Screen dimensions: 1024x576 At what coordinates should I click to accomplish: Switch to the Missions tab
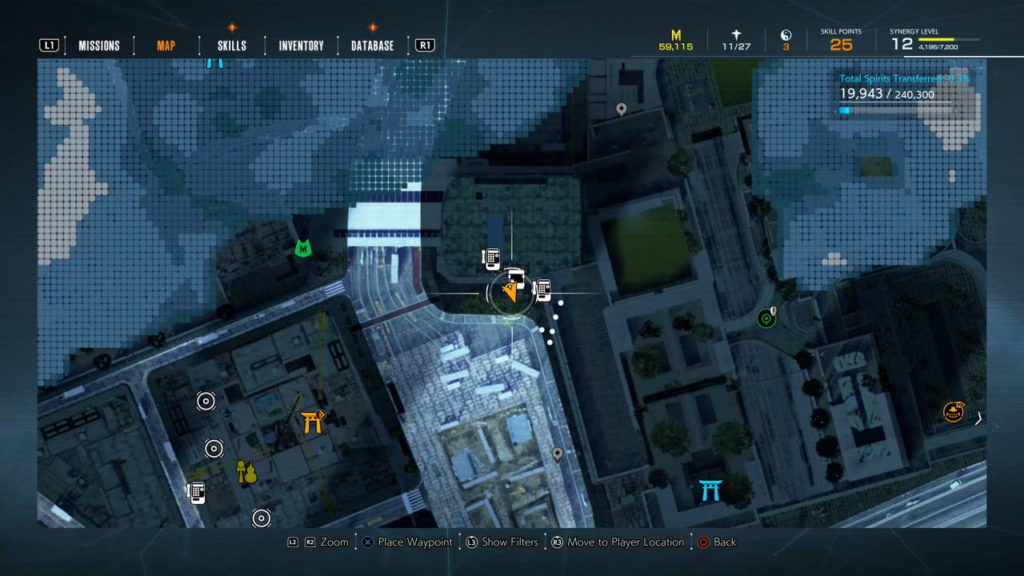(x=99, y=45)
